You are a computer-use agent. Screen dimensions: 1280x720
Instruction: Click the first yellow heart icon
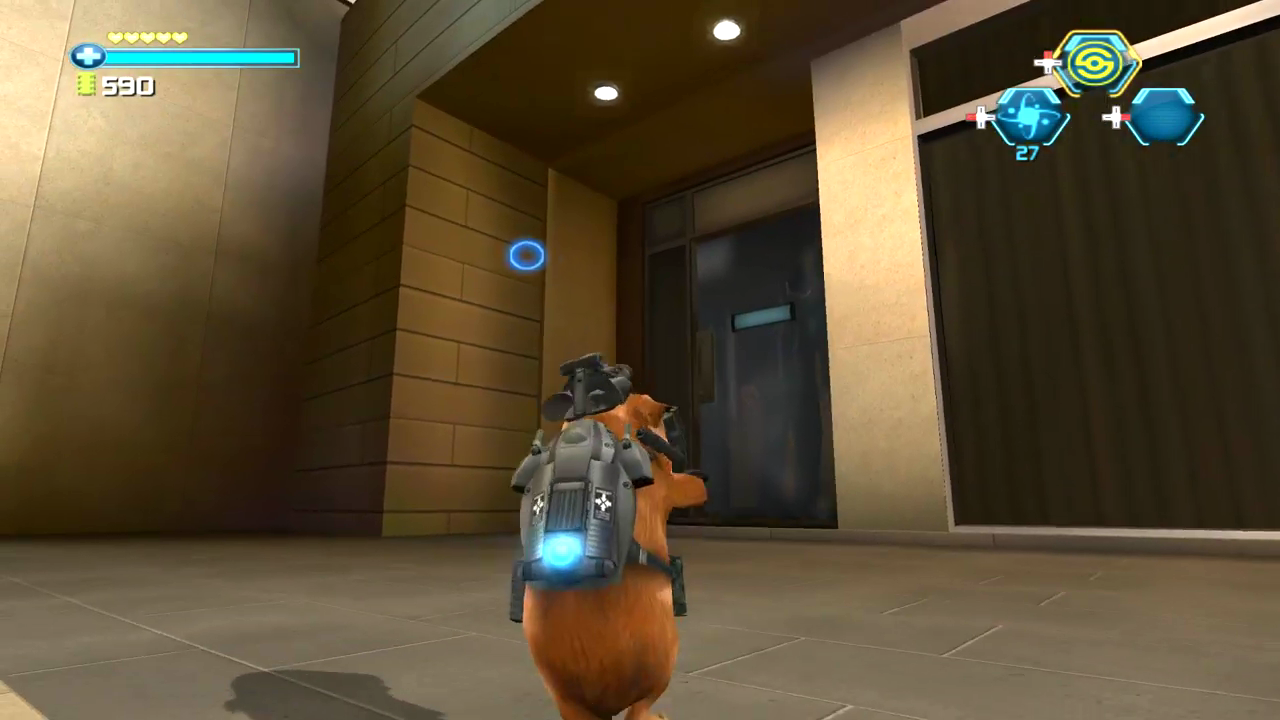click(117, 37)
